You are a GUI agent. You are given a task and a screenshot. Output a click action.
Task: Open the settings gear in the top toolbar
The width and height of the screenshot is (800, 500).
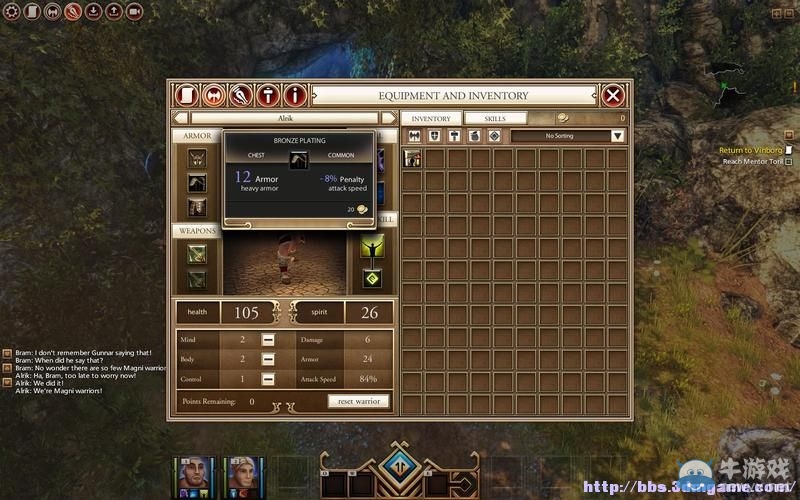10,12
